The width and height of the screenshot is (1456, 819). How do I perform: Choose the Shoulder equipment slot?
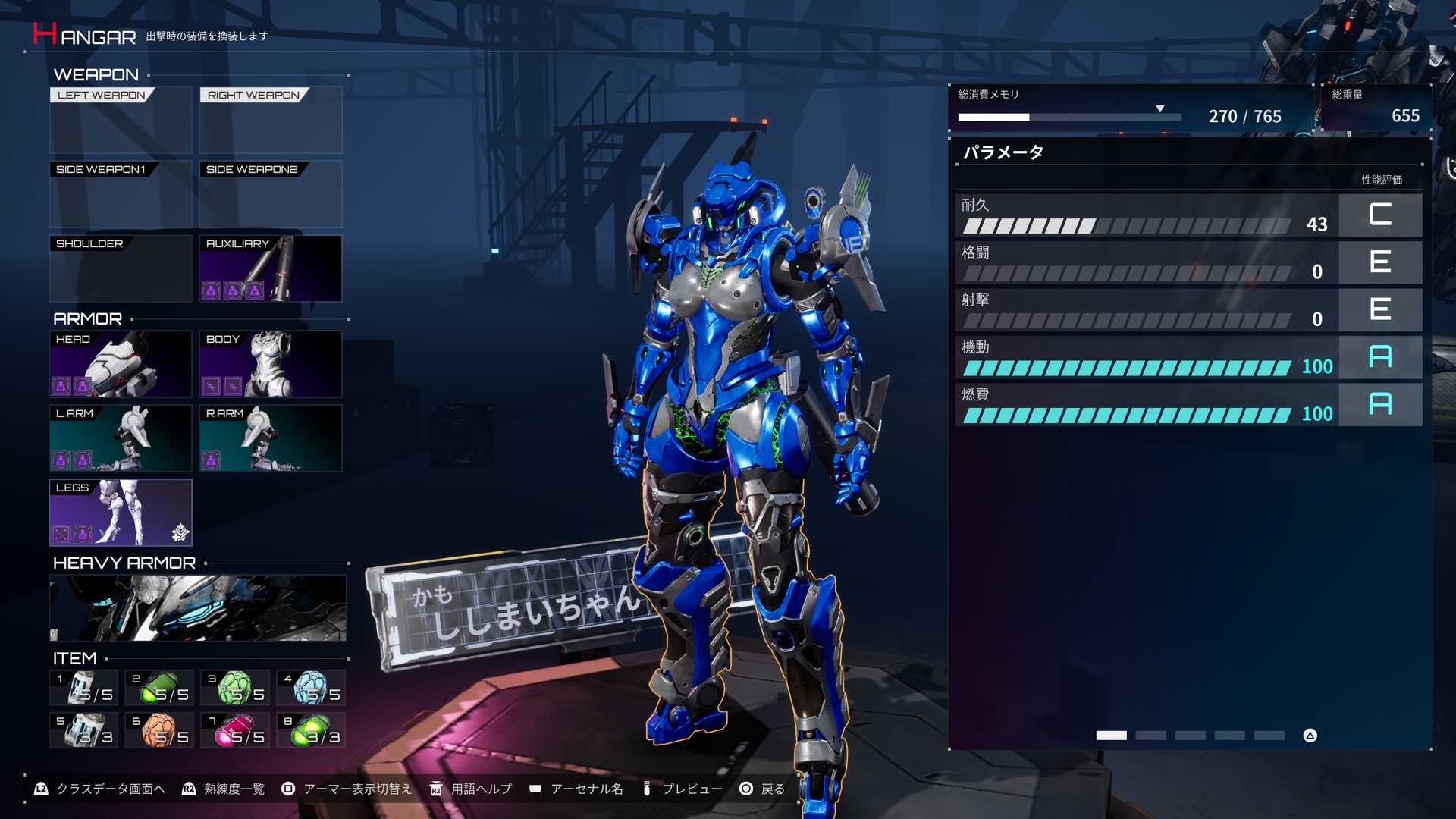(121, 268)
